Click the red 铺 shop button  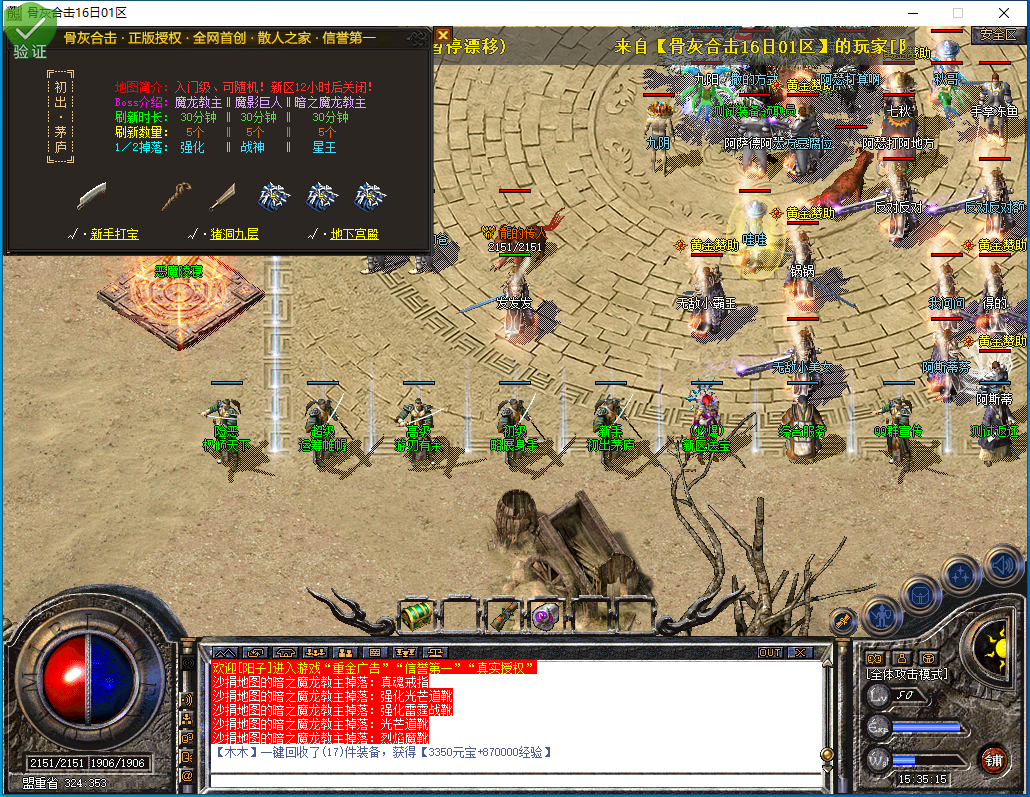[993, 759]
